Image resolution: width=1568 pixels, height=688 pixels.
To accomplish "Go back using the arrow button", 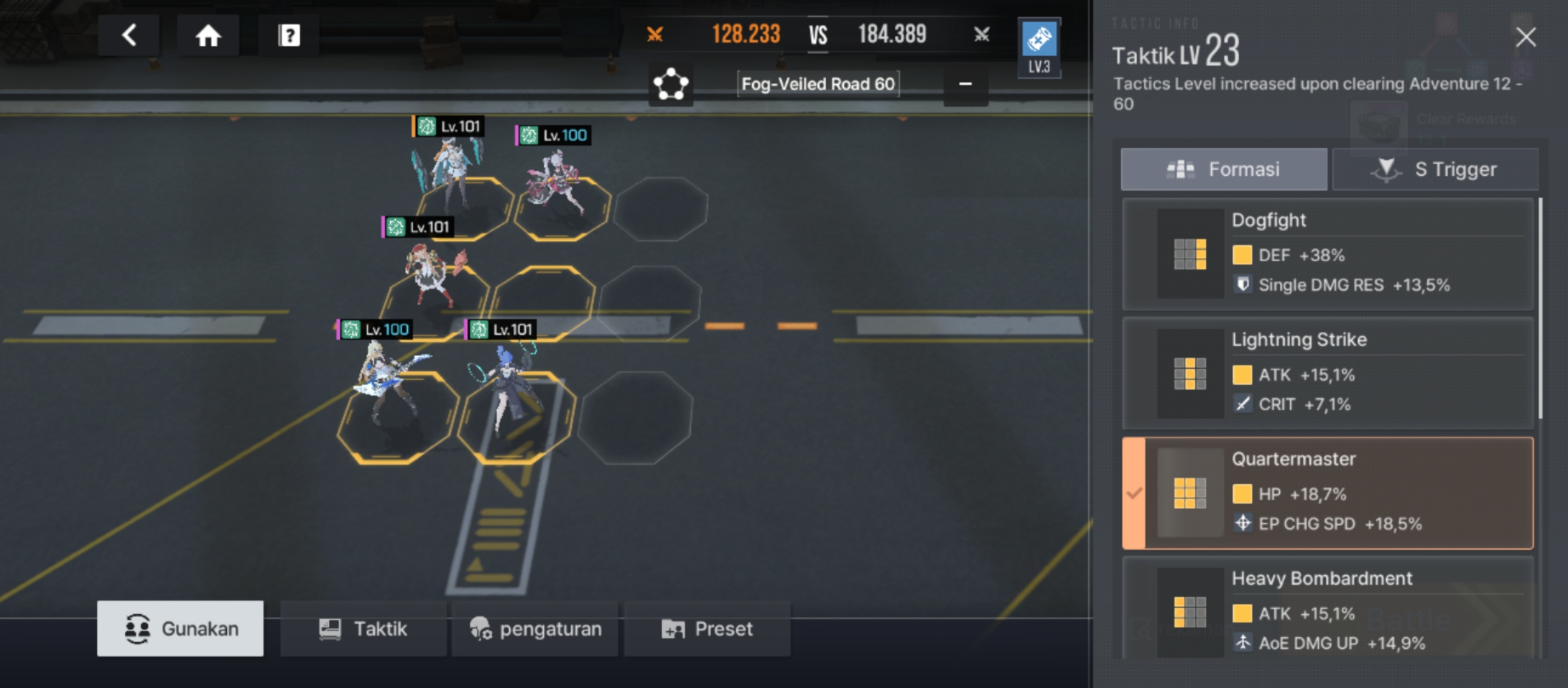I will pyautogui.click(x=129, y=36).
